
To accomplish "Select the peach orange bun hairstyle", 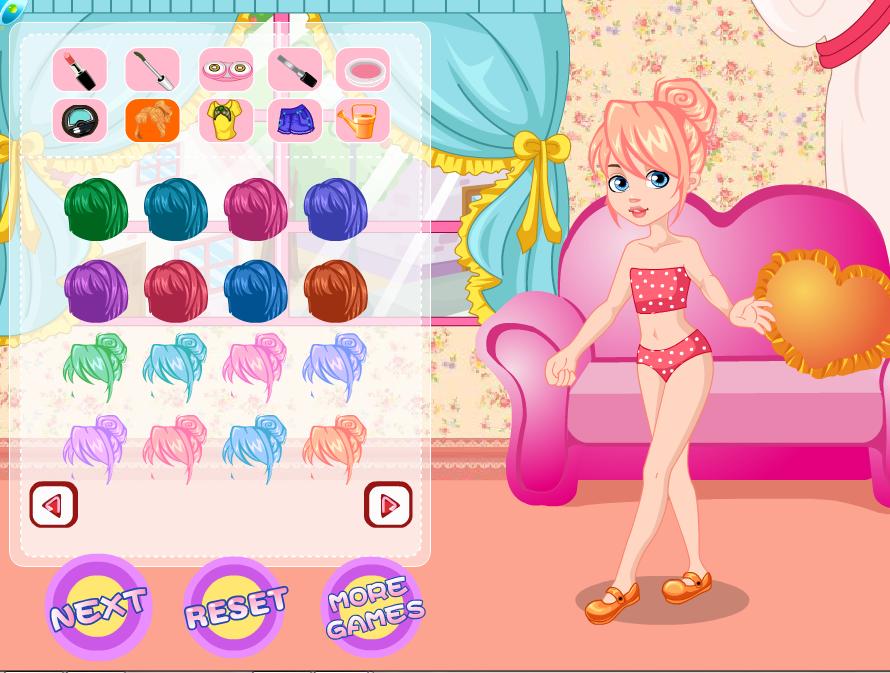I will (x=336, y=449).
